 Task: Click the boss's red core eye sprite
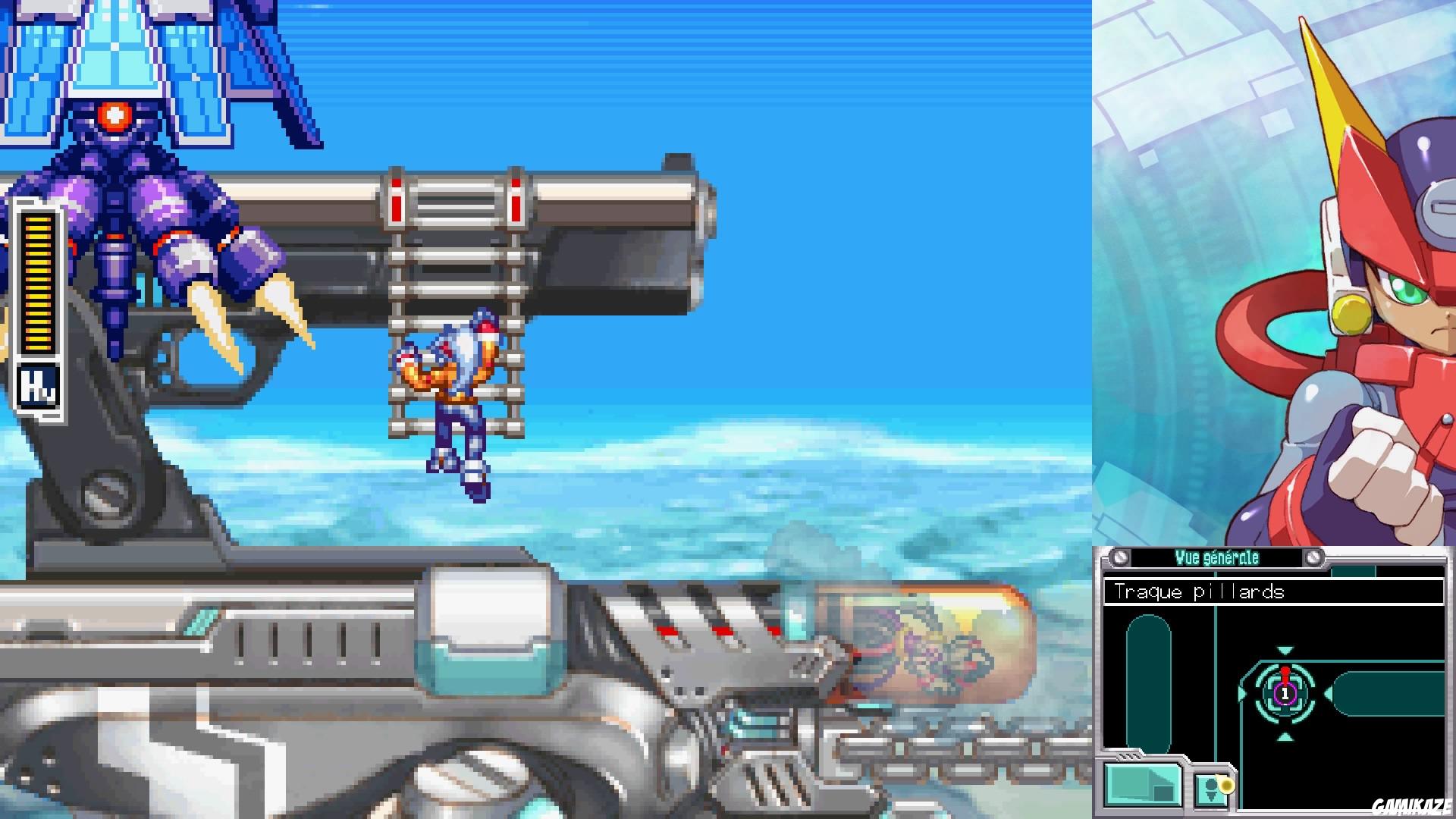coord(115,115)
